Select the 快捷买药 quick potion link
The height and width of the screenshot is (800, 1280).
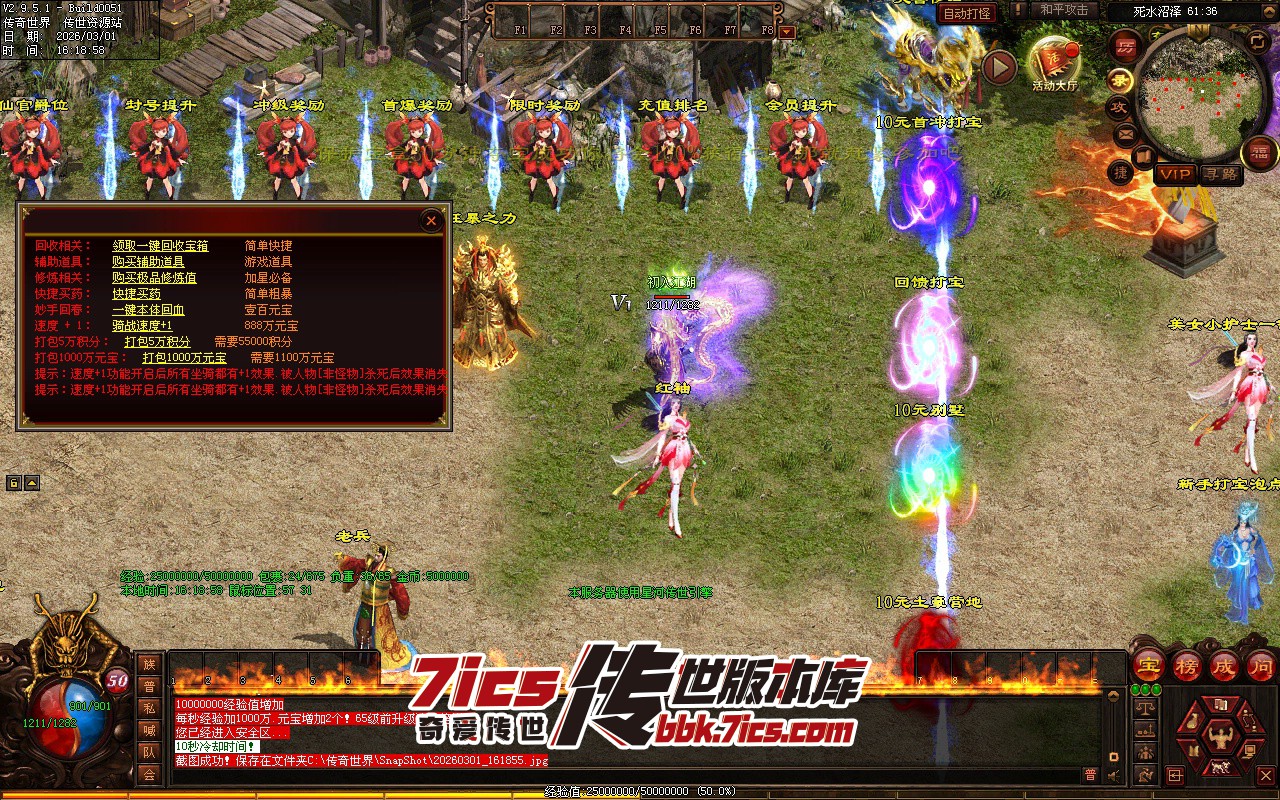[136, 295]
